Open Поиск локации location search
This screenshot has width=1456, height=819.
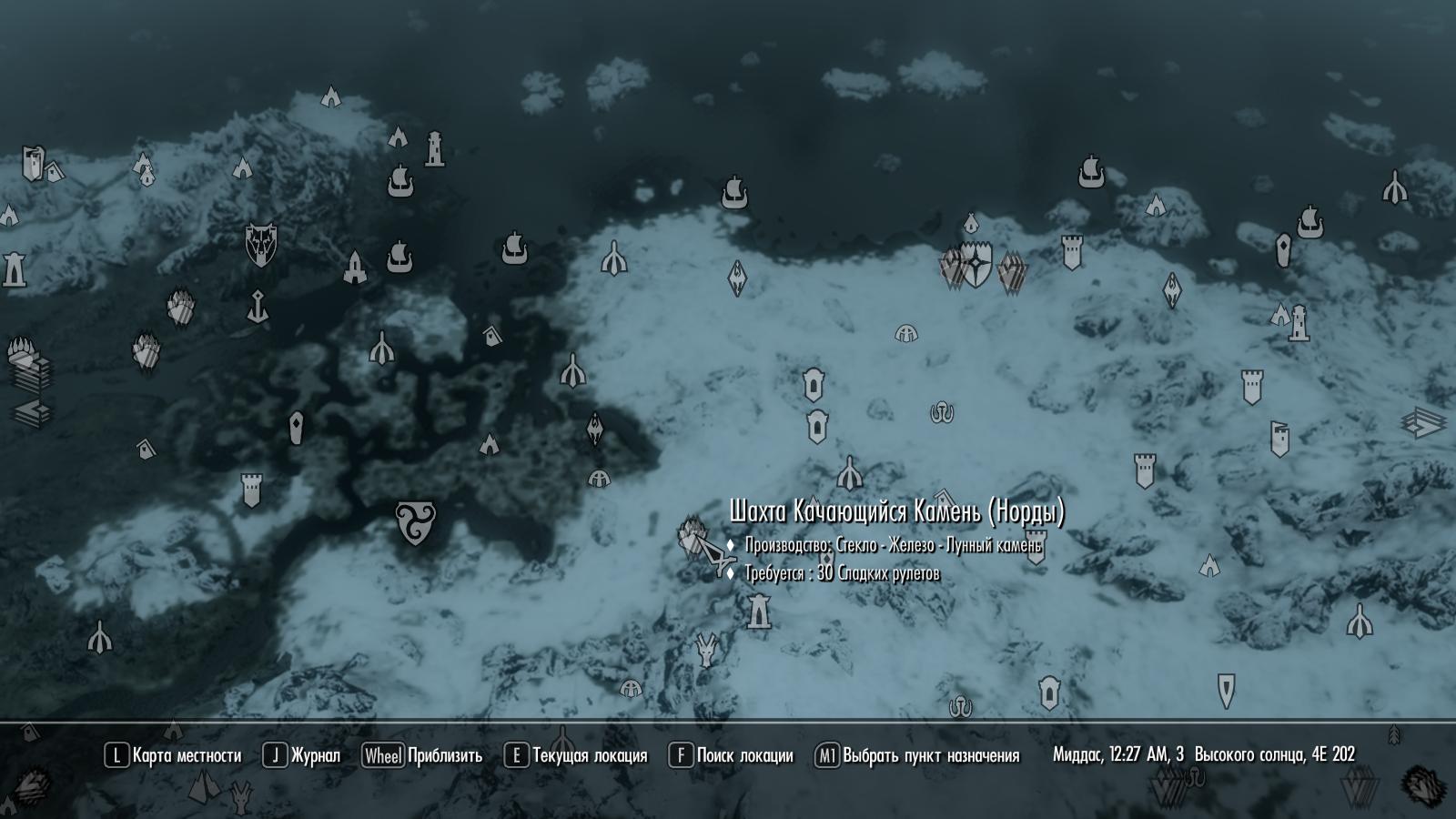pyautogui.click(x=732, y=755)
